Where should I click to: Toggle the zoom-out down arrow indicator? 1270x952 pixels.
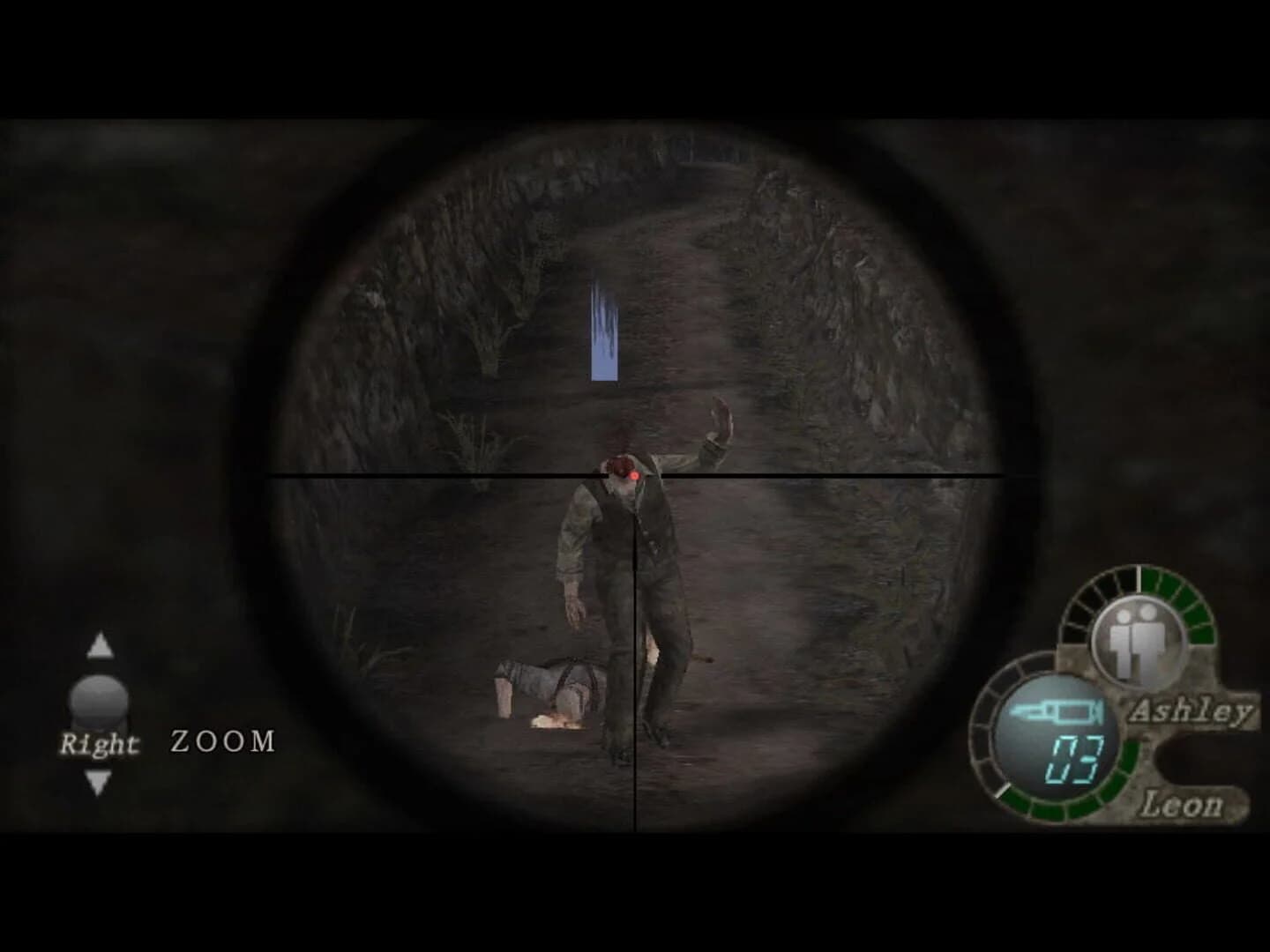(x=99, y=779)
